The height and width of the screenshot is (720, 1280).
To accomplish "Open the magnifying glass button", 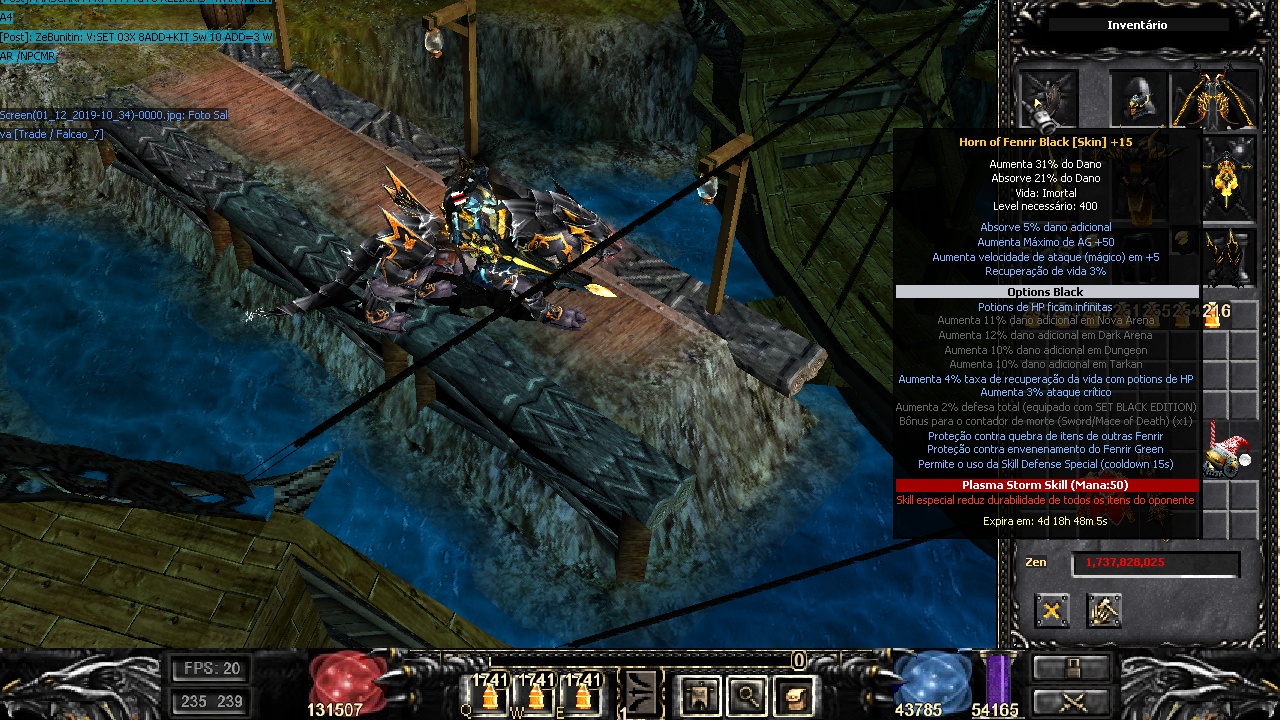I will point(747,694).
